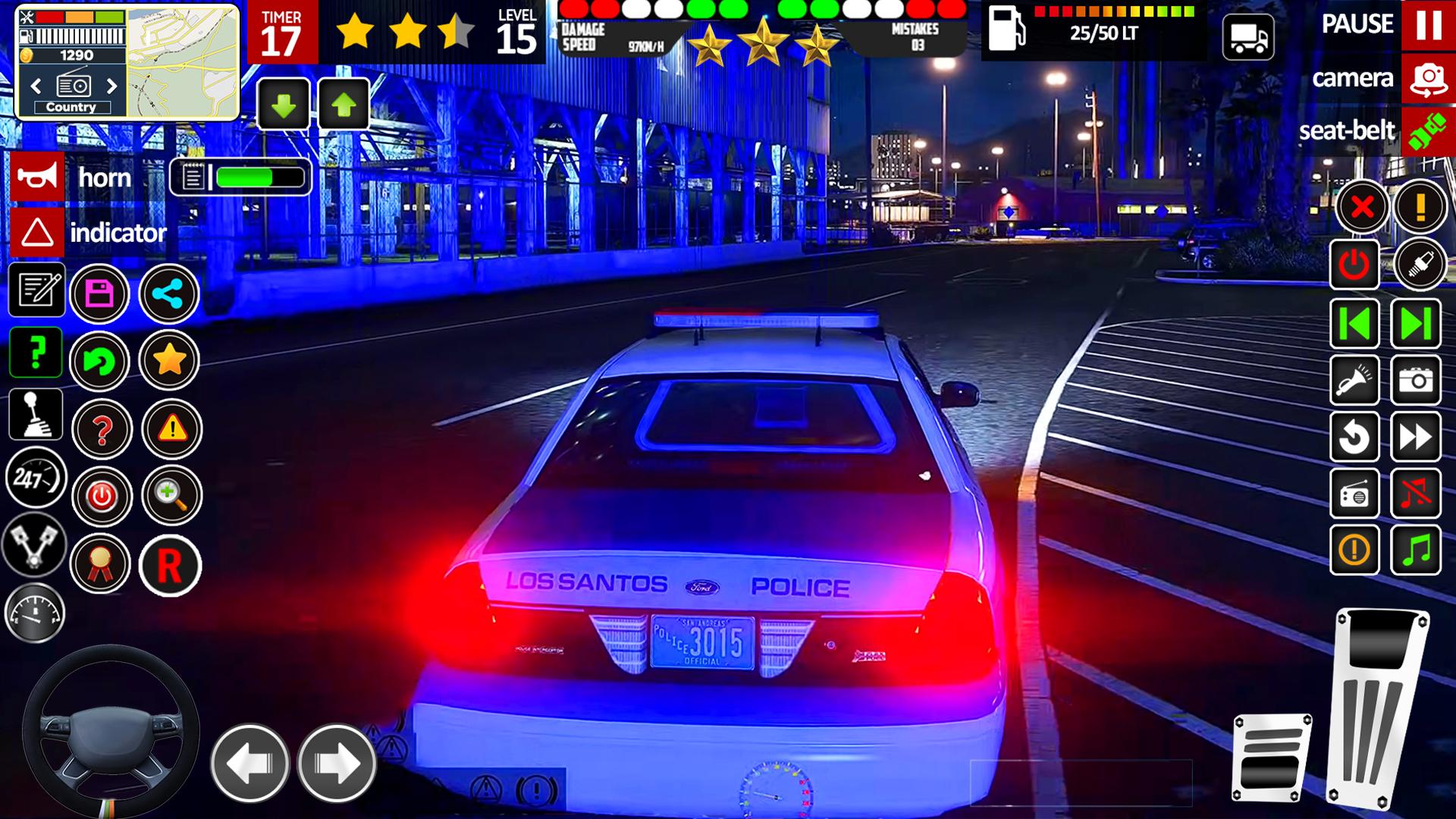Tap the blue share icon
This screenshot has height=819, width=1456.
pyautogui.click(x=169, y=293)
